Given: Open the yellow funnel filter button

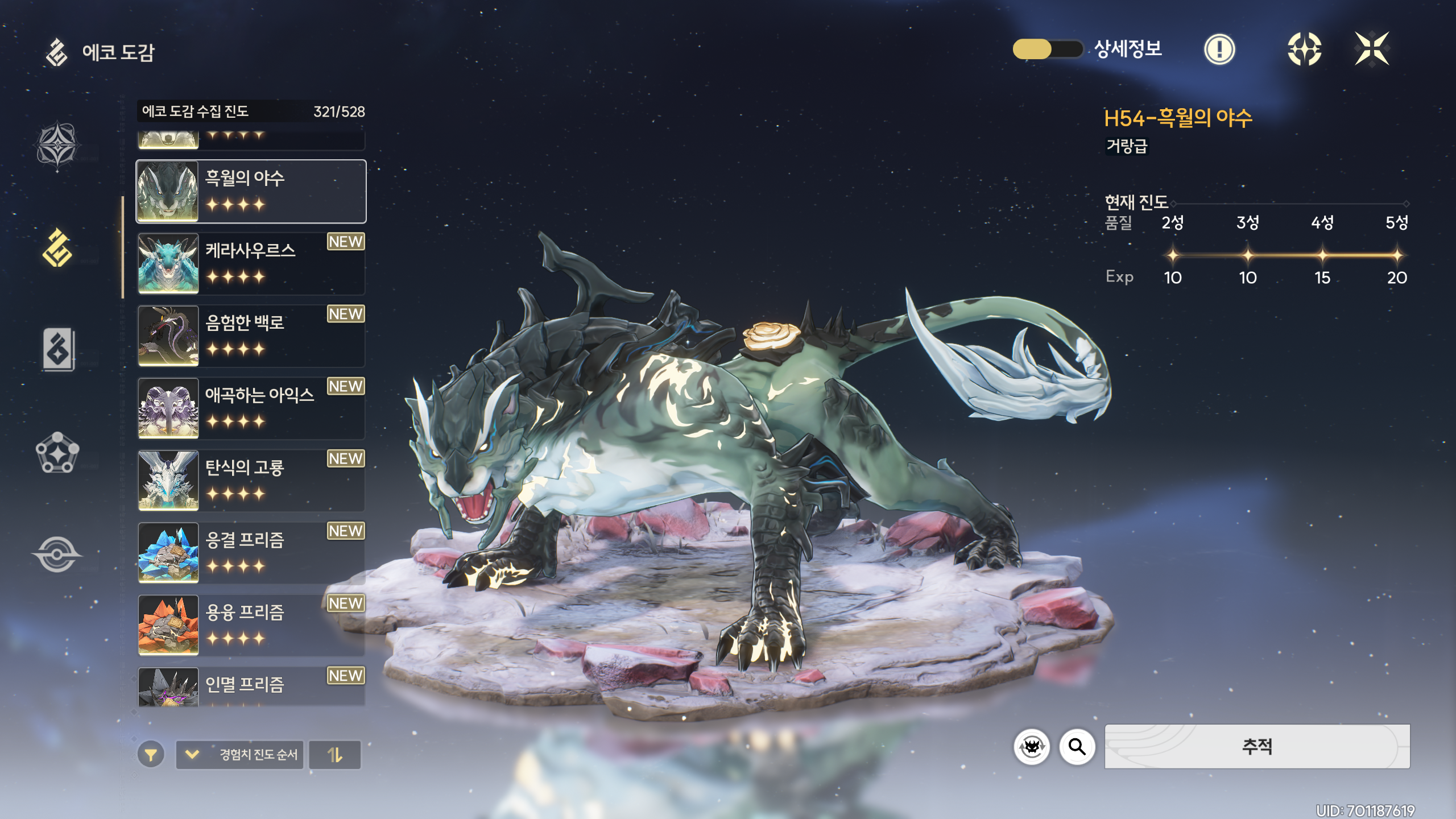Looking at the screenshot, I should click(x=151, y=755).
